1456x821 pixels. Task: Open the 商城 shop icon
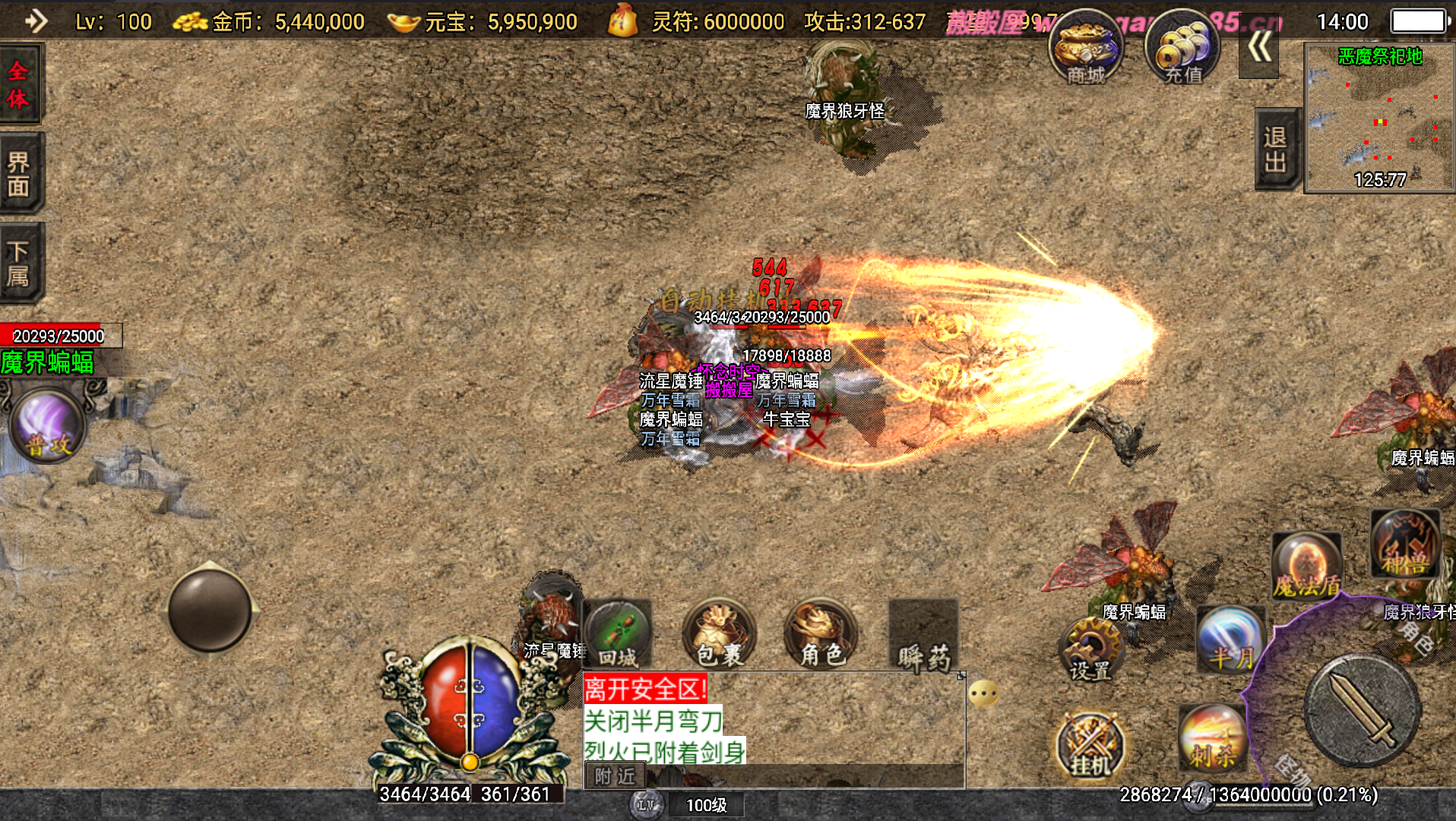point(1085,48)
